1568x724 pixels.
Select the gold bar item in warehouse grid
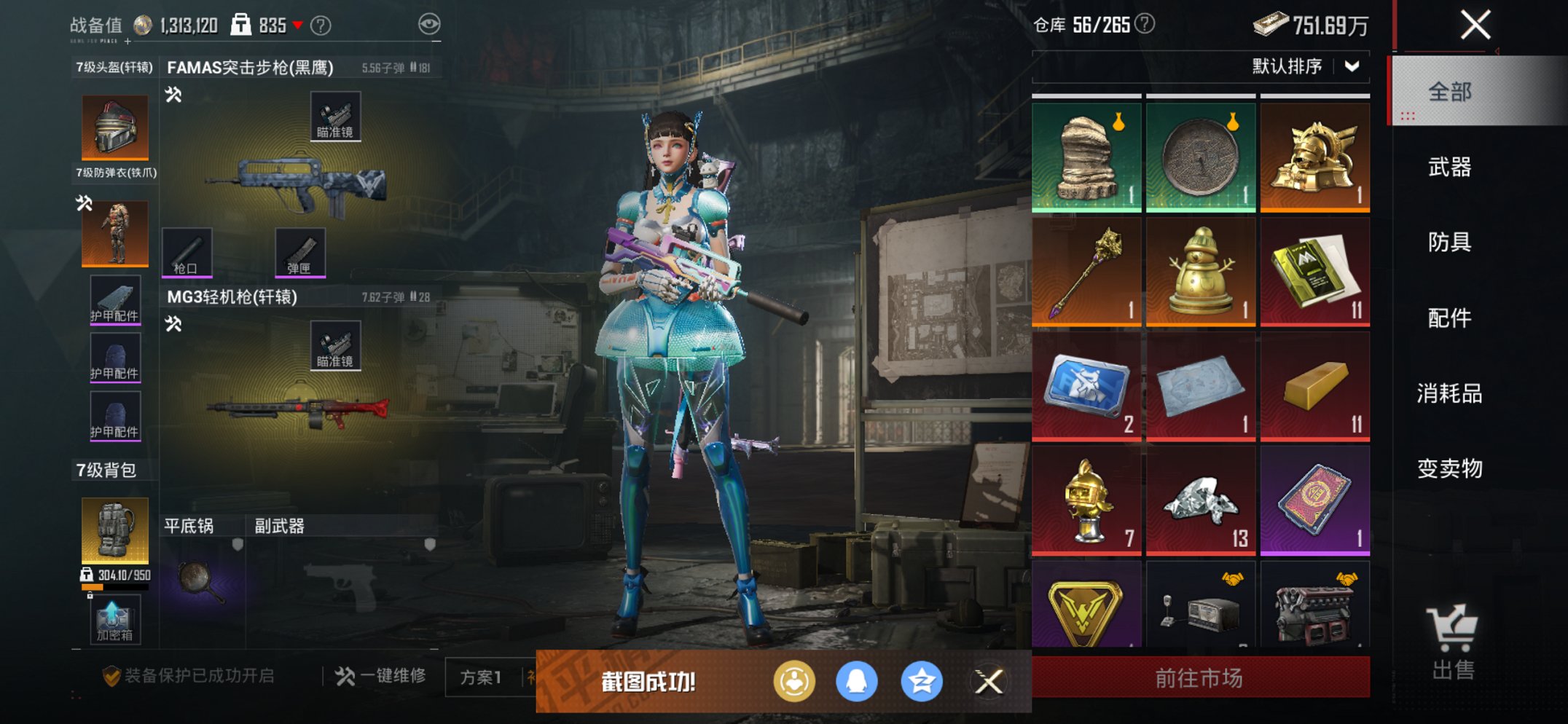point(1314,386)
